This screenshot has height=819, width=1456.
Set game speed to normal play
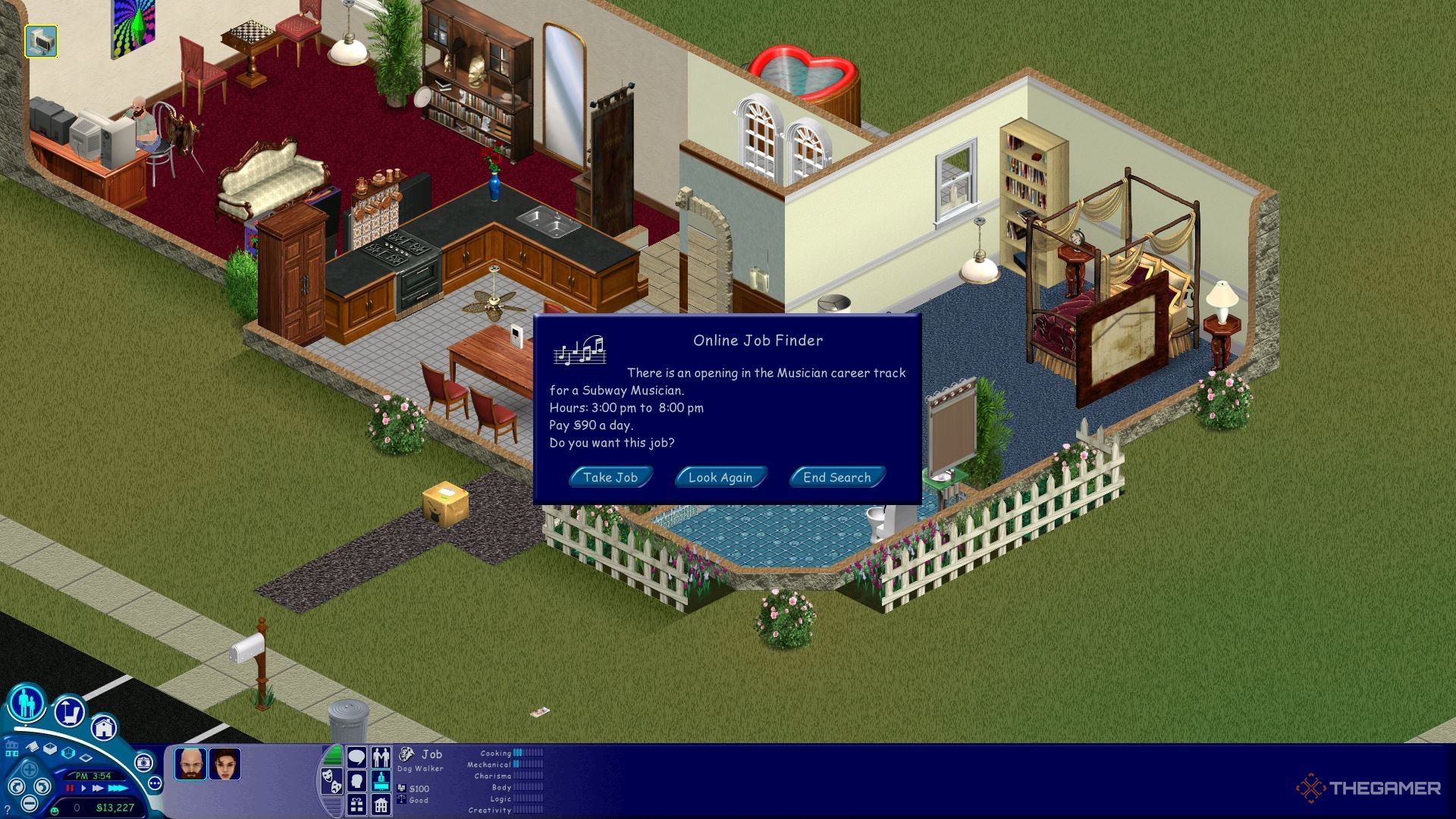pyautogui.click(x=83, y=789)
